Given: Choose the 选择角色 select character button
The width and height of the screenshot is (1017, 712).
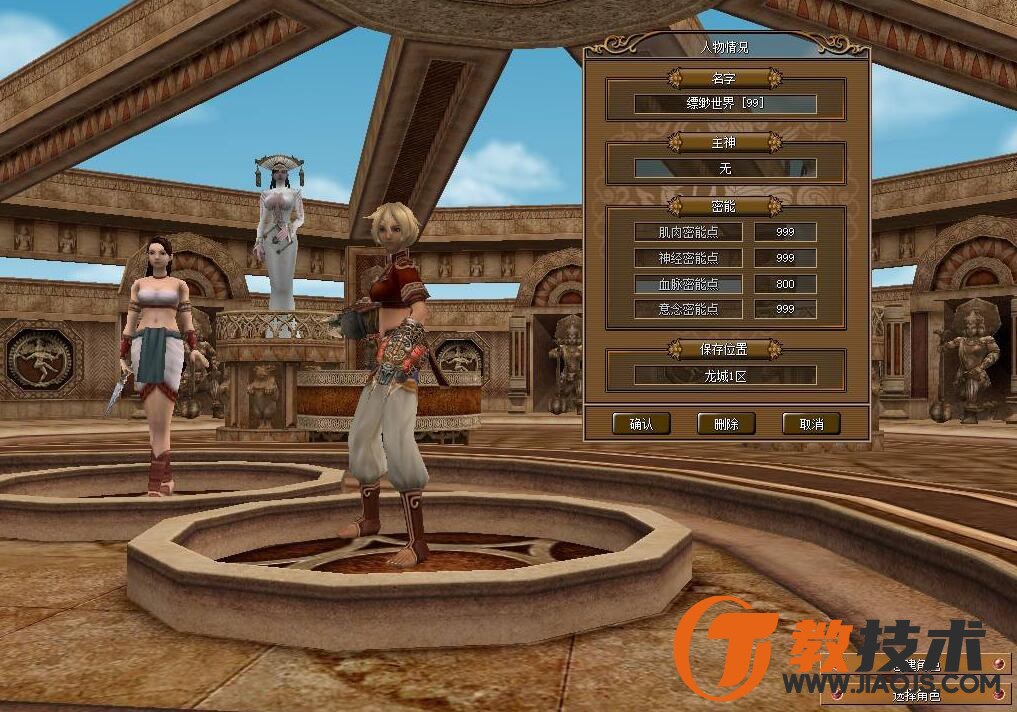Looking at the screenshot, I should click(x=915, y=692).
